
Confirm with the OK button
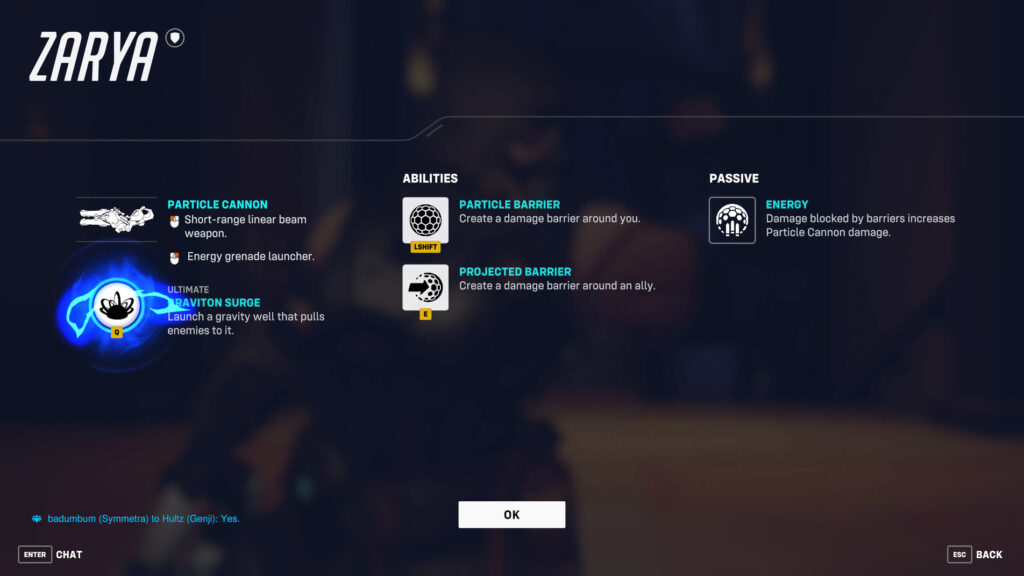(511, 515)
